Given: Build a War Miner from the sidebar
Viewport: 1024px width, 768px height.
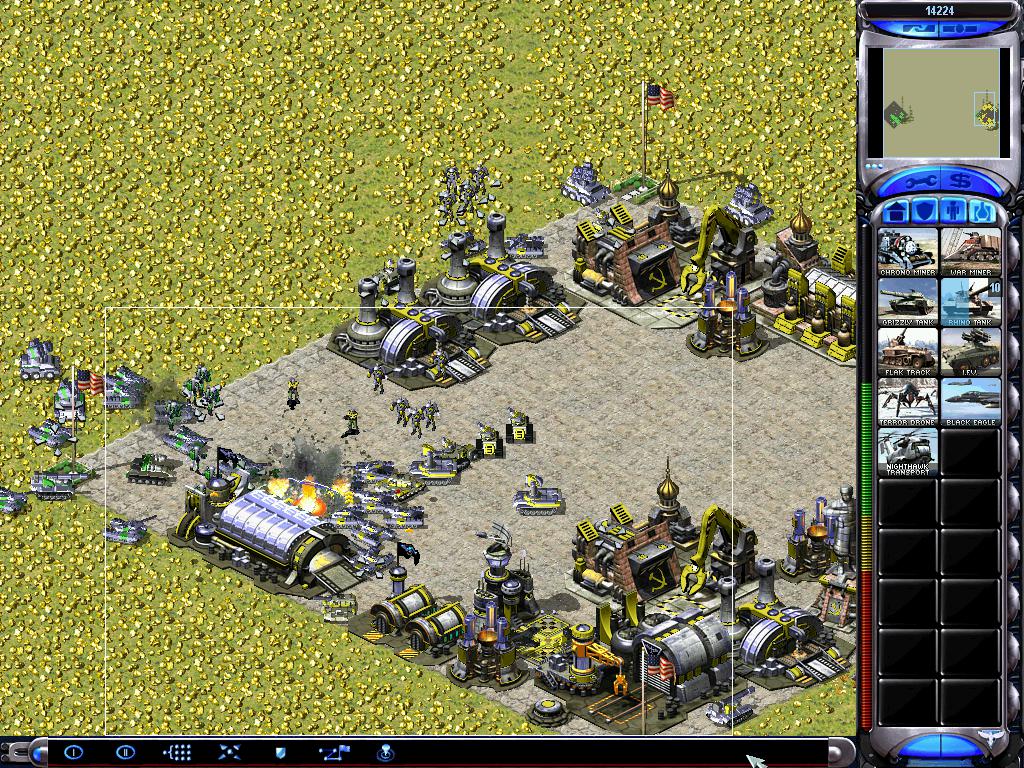Looking at the screenshot, I should pos(970,252).
